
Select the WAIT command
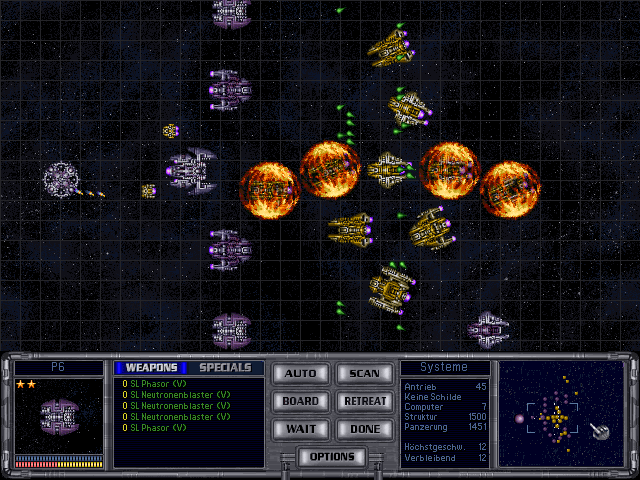point(300,428)
